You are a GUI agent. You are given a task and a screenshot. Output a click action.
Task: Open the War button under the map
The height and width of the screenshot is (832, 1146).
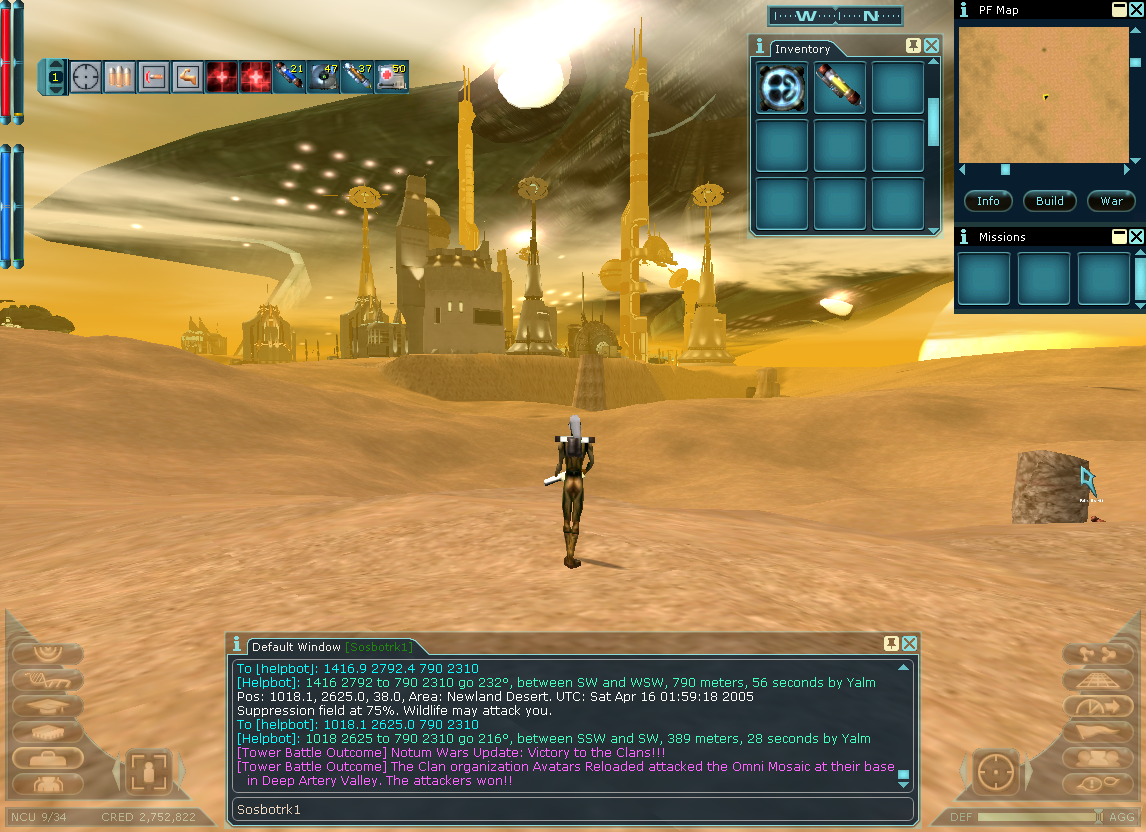tap(1111, 201)
